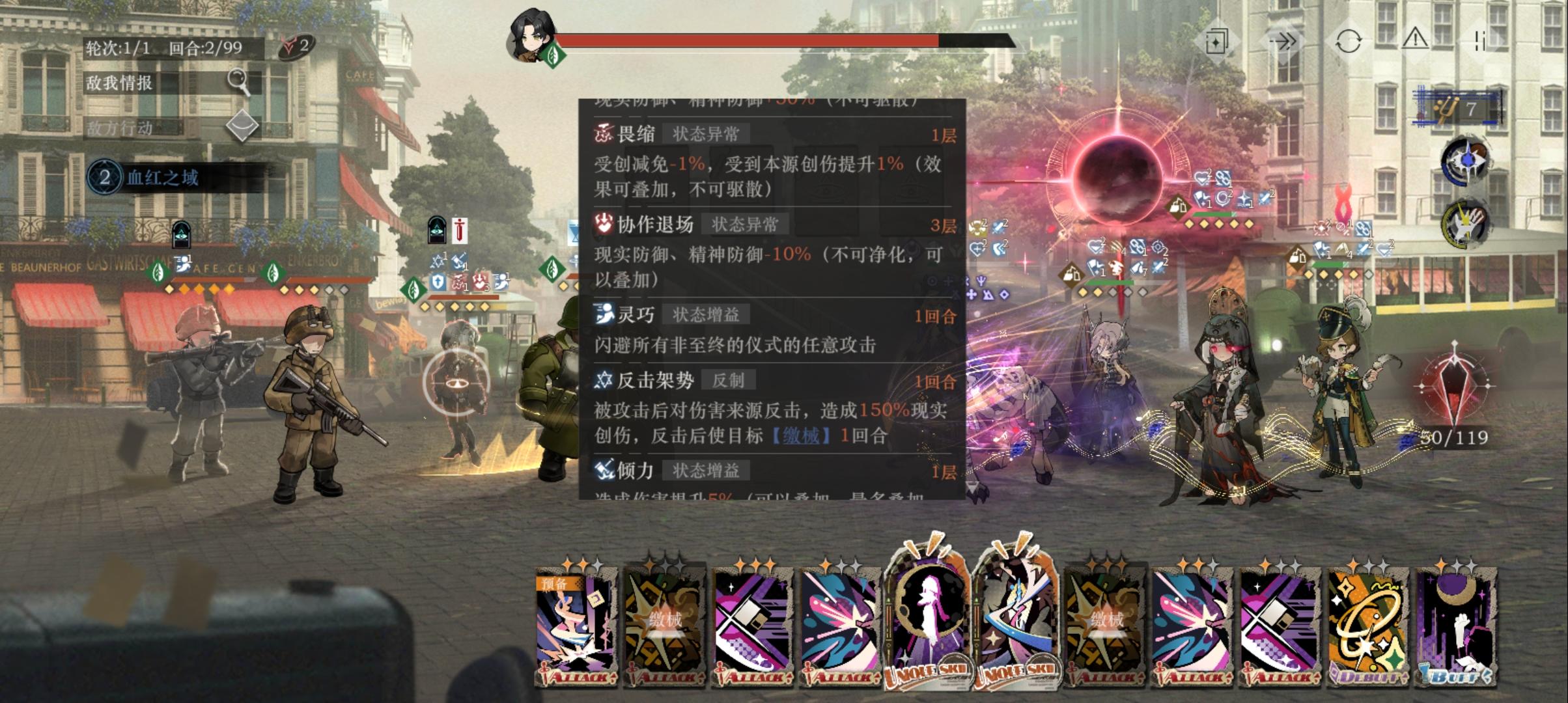Image resolution: width=1568 pixels, height=703 pixels.
Task: Toggle the pause control at top right
Action: point(1481,41)
